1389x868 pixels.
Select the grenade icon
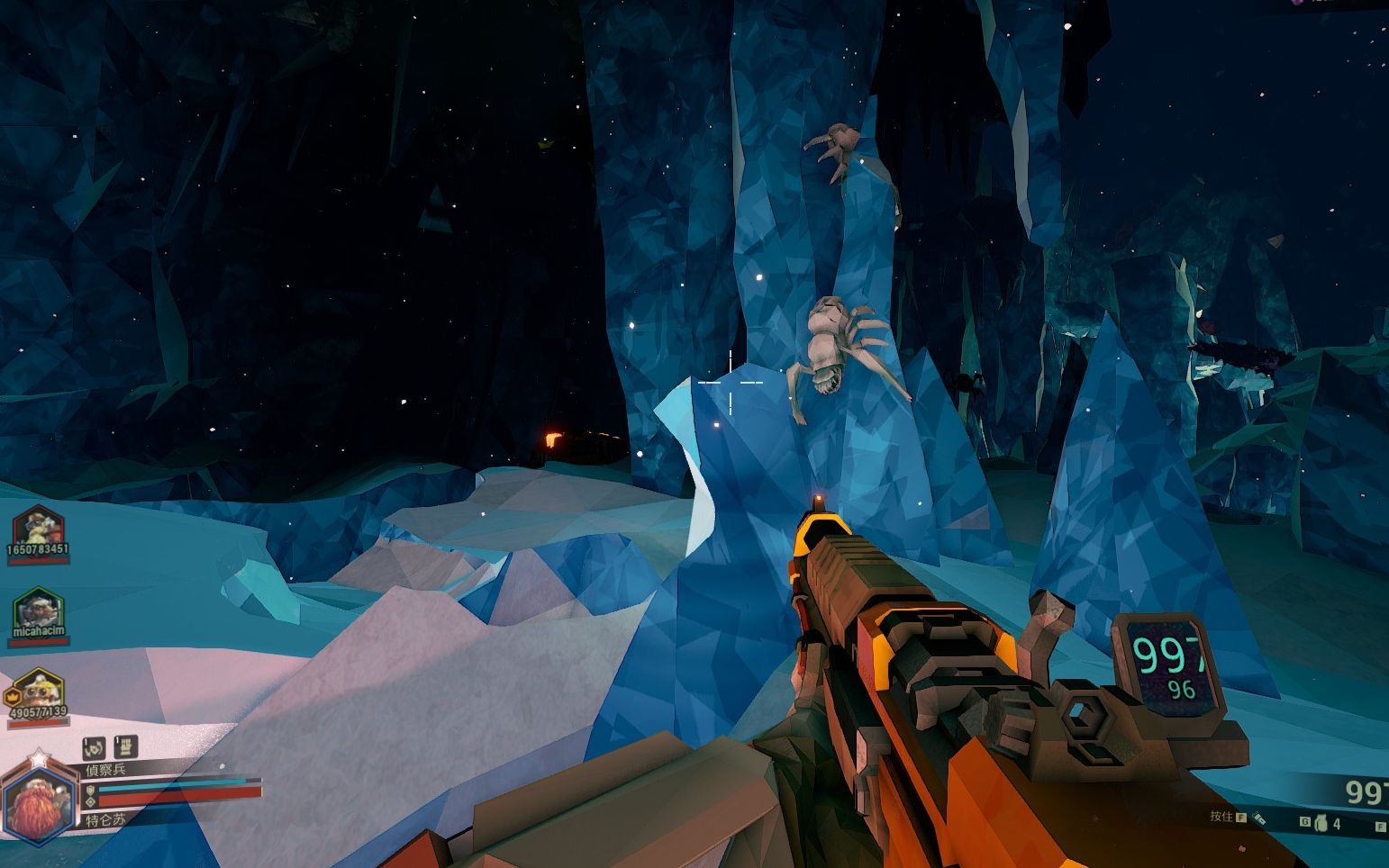tap(1321, 822)
